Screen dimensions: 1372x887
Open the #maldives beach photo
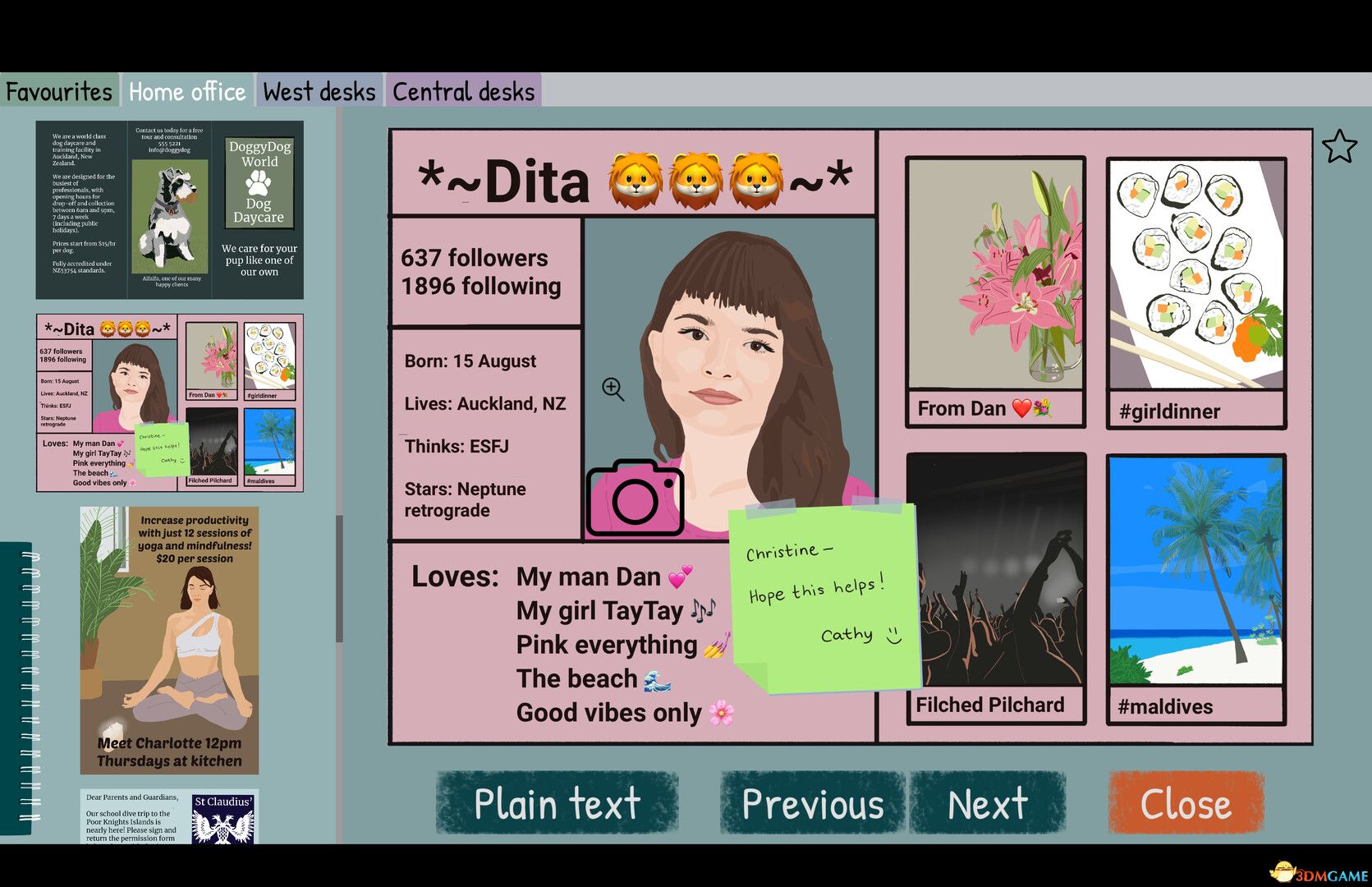[x=1195, y=575]
